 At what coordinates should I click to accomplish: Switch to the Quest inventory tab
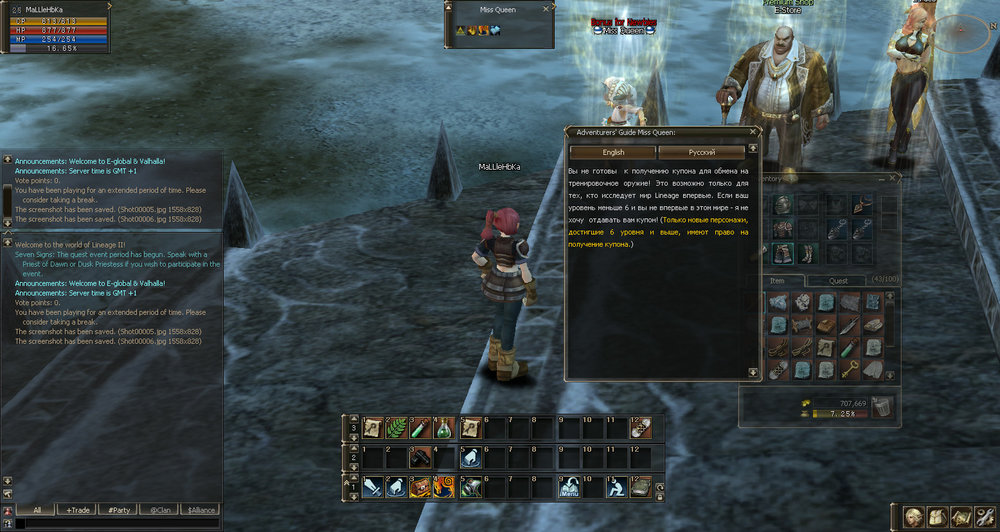[838, 281]
